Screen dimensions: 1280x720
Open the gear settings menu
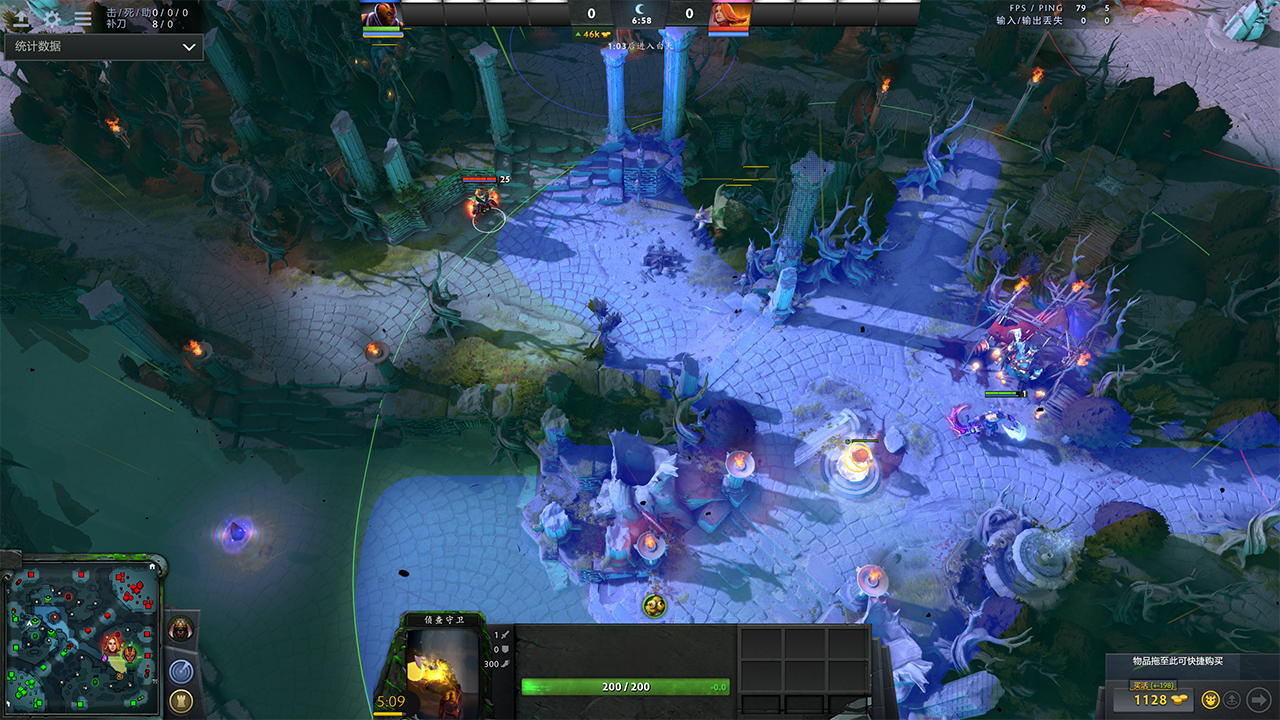coord(52,17)
